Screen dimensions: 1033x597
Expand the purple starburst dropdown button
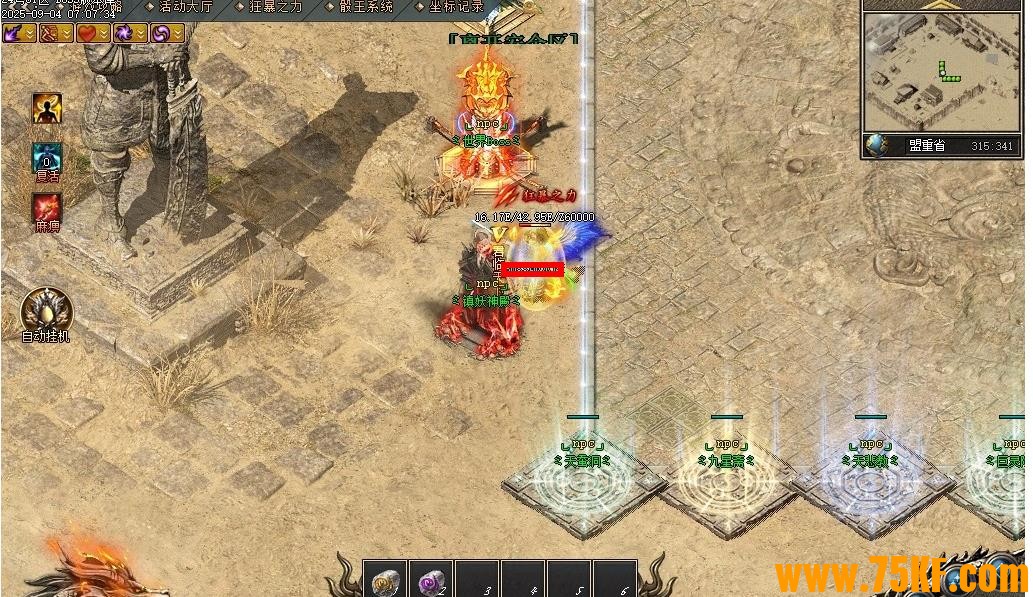pos(141,33)
